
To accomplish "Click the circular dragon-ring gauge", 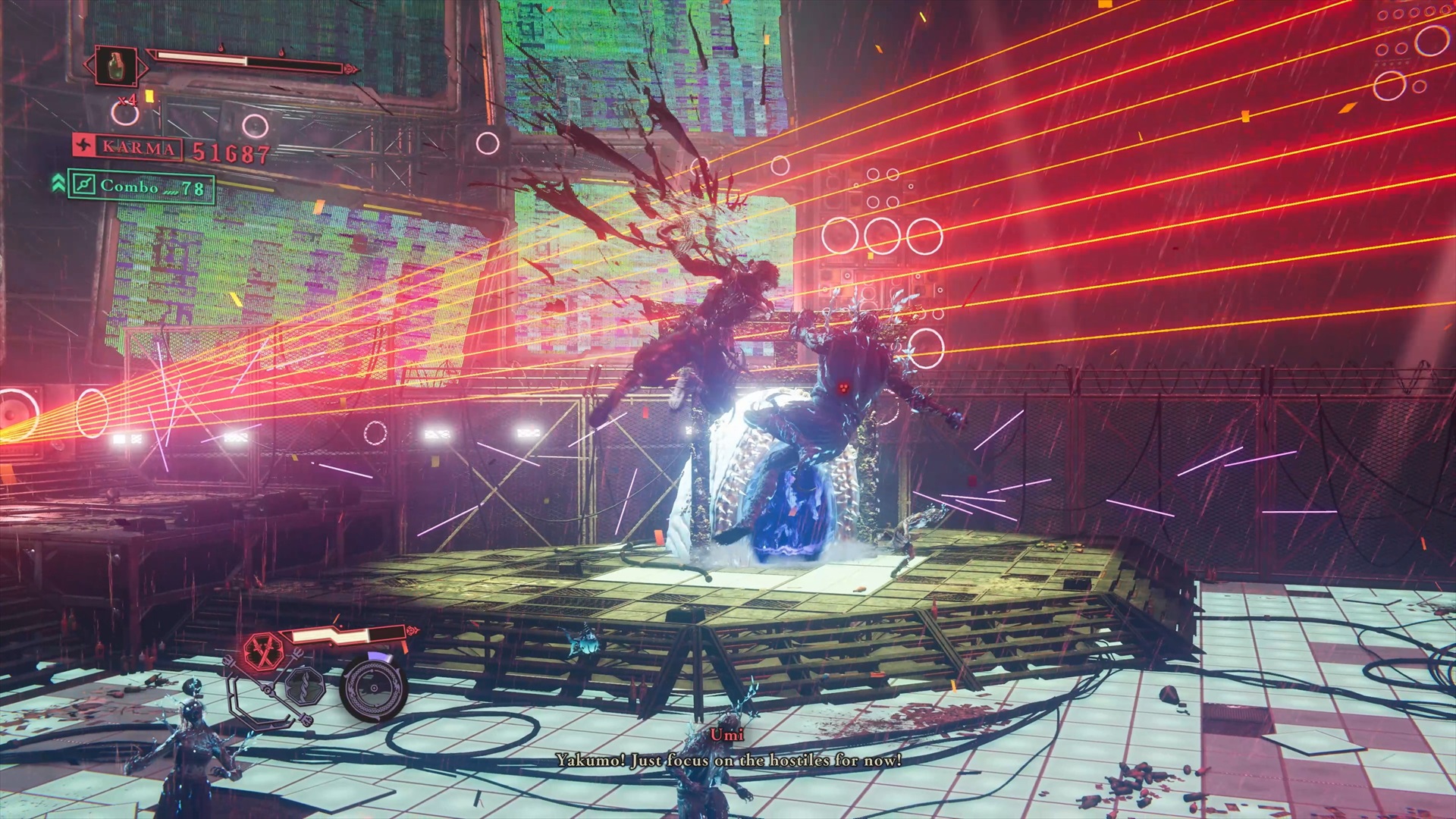I will [373, 689].
